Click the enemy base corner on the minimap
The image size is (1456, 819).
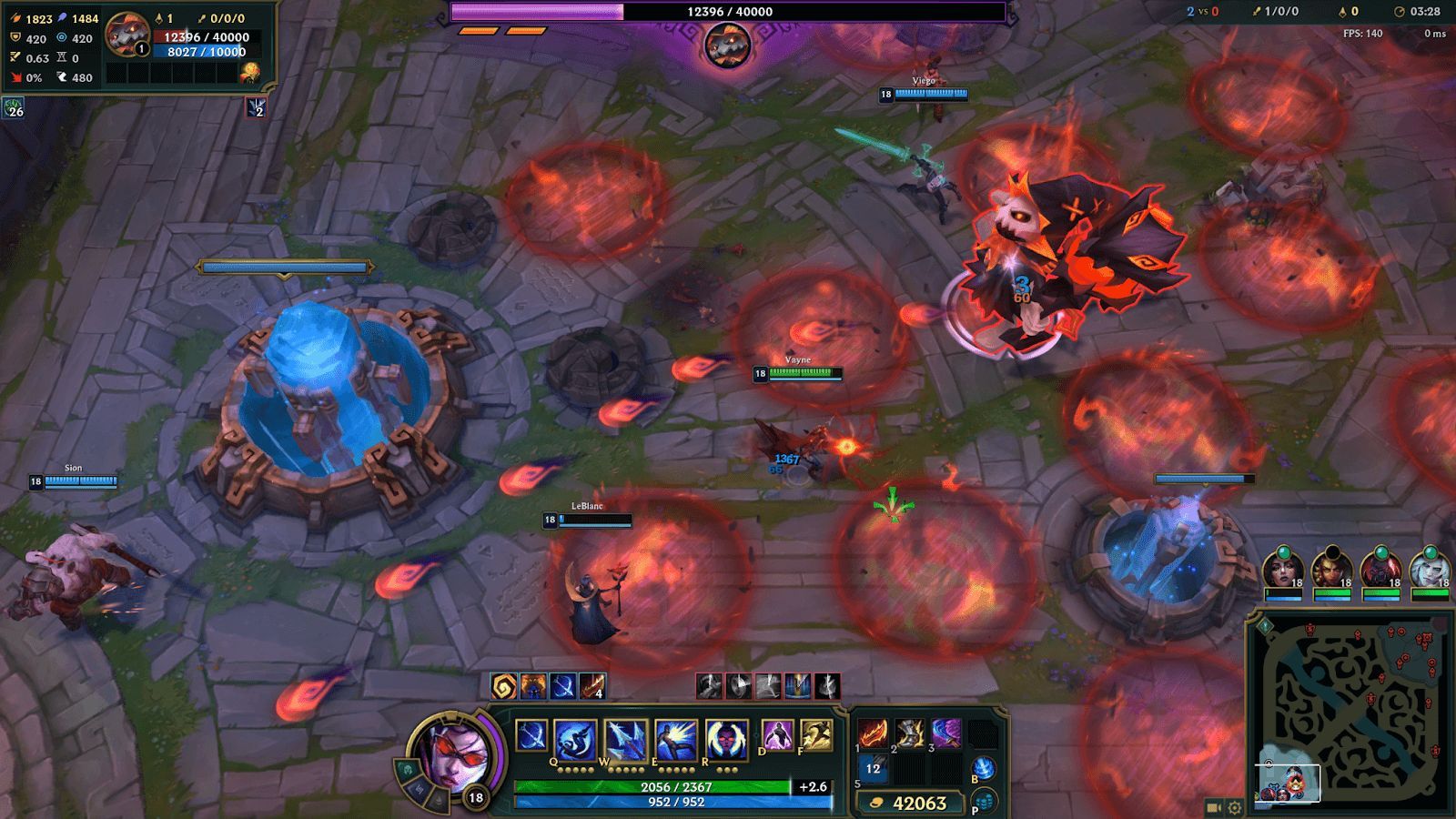tap(1423, 638)
